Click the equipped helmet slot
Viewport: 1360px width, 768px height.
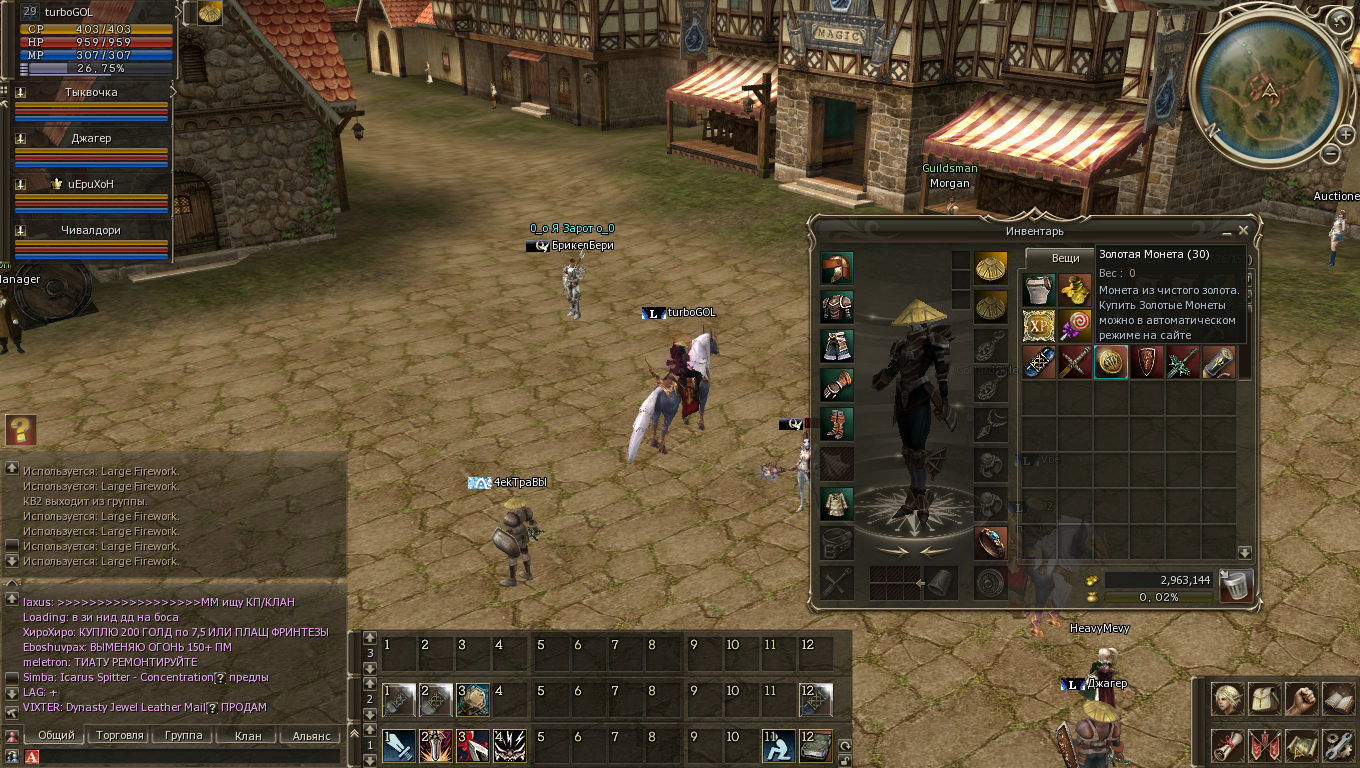pyautogui.click(x=837, y=269)
